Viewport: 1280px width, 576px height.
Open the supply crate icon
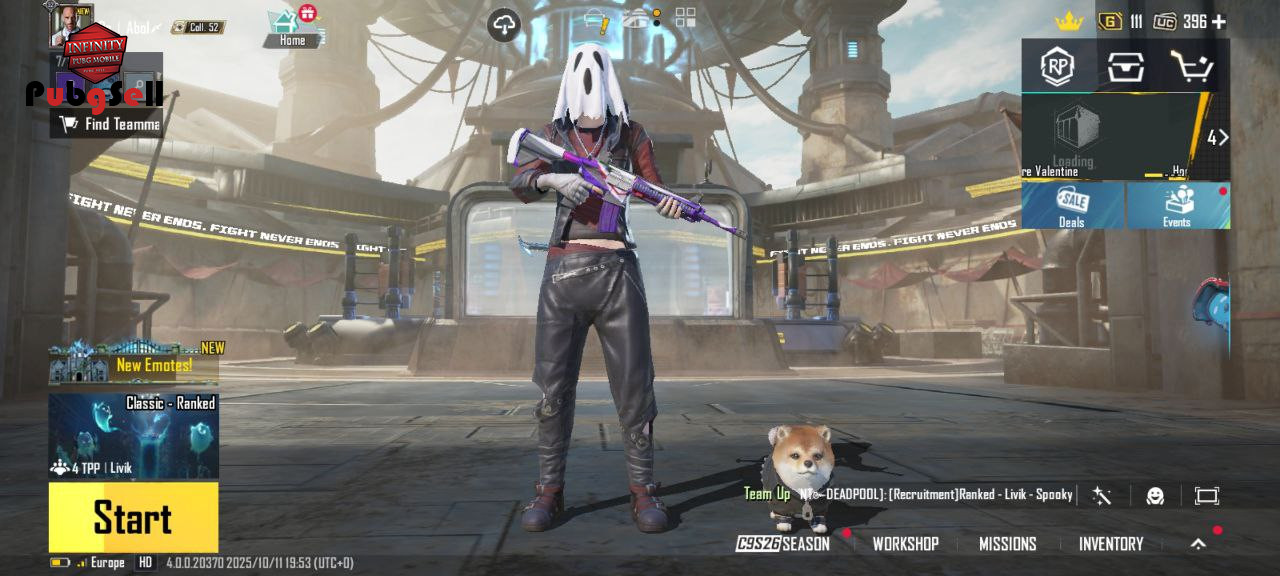coord(1125,67)
